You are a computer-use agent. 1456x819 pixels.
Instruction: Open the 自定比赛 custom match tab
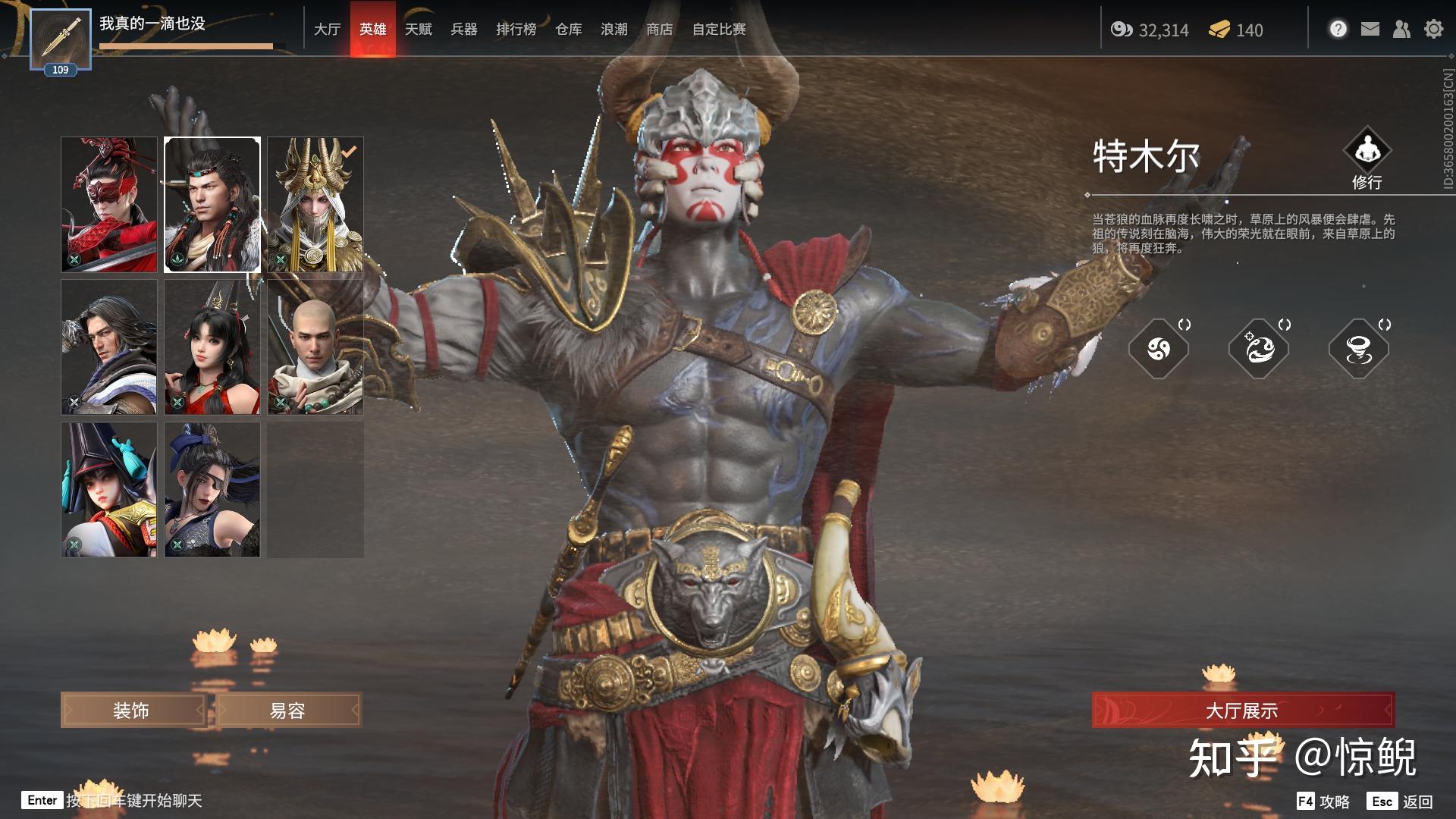point(718,29)
